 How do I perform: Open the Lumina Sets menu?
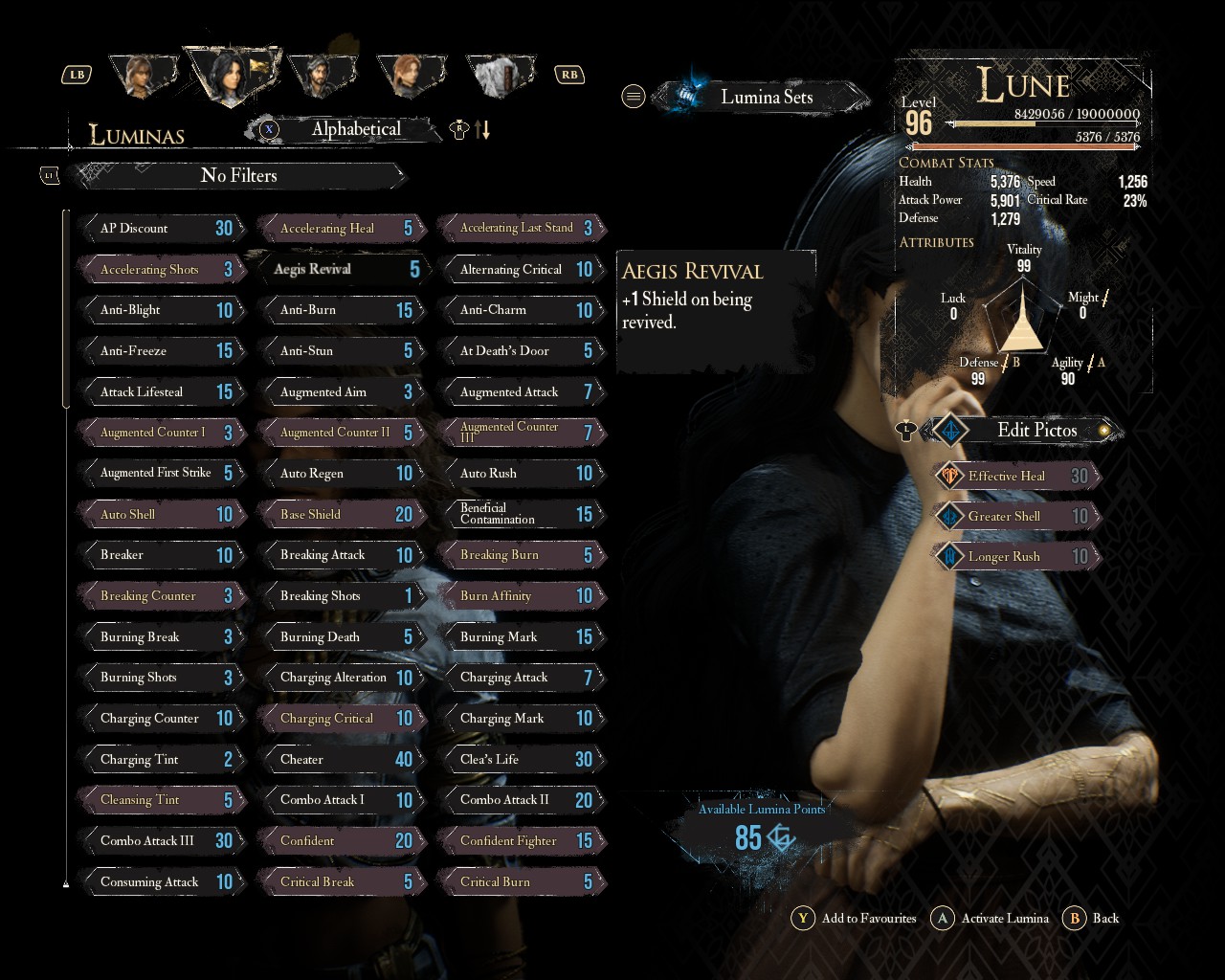(764, 97)
